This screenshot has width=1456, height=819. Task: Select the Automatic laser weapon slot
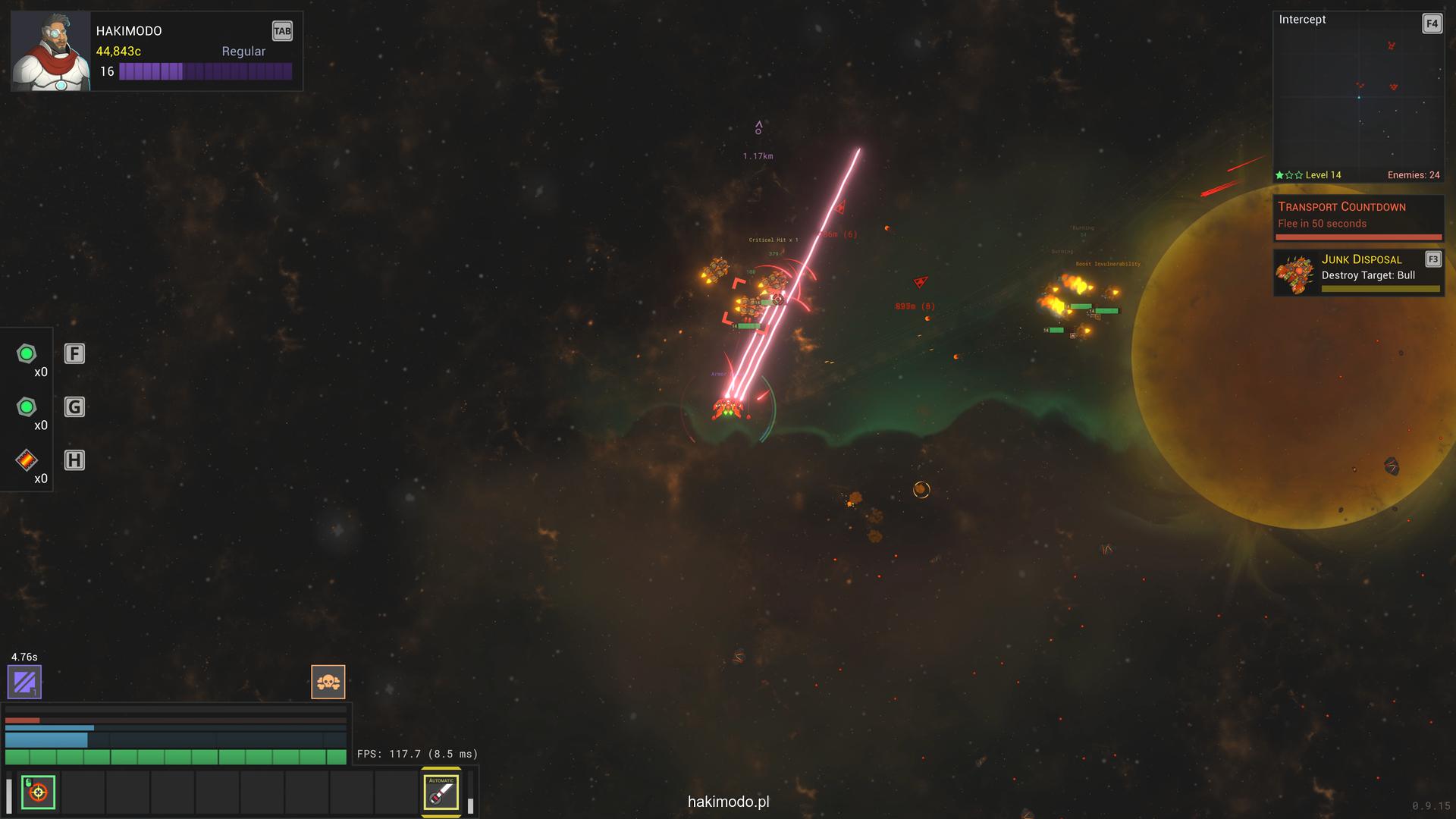(441, 792)
